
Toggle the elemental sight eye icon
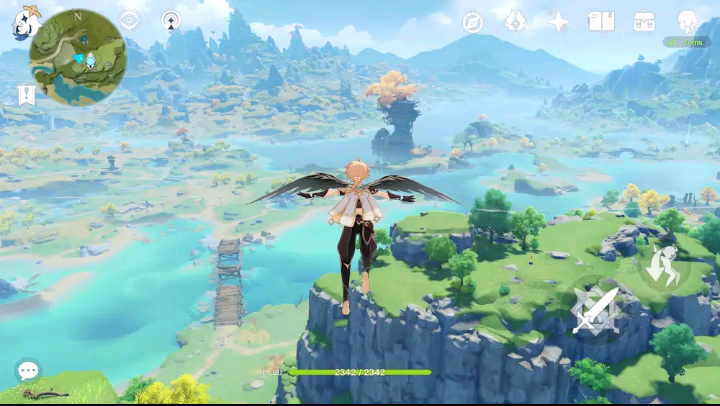[x=130, y=20]
